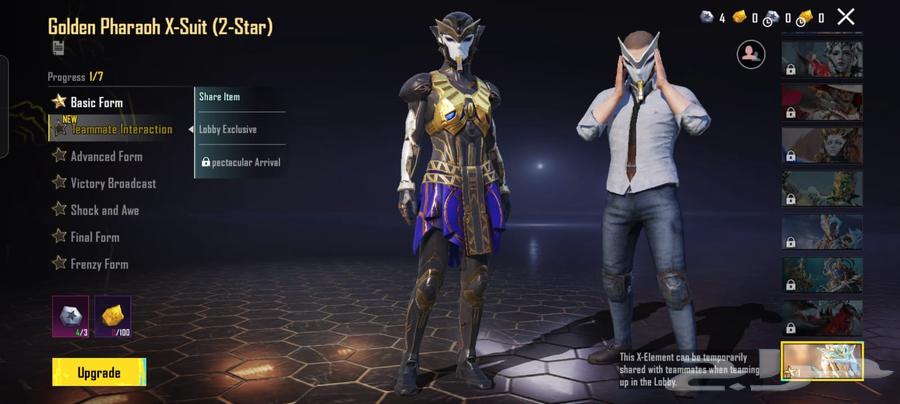View the Shock and Awe stage
The image size is (900, 404).
104,210
